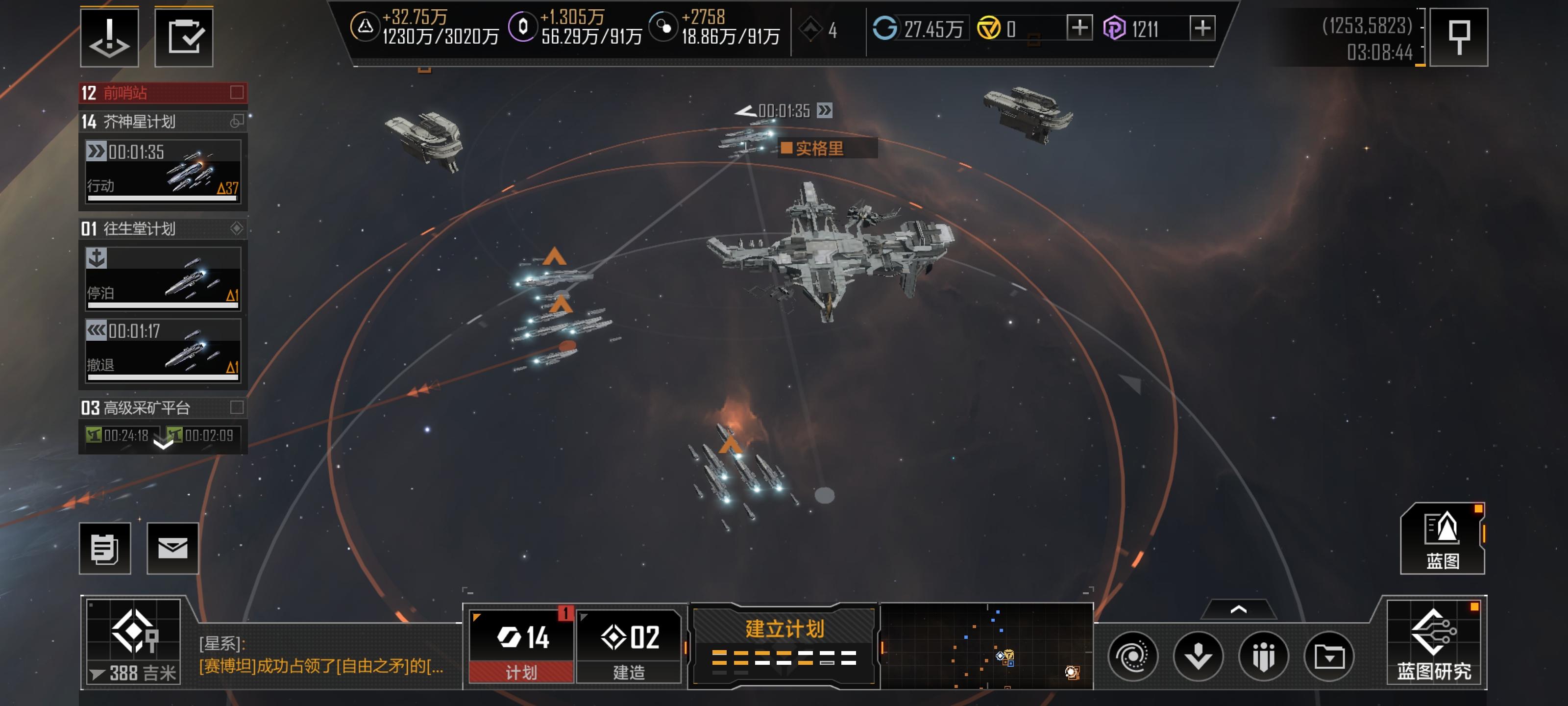
Task: Click the spiral galaxy icon button
Action: click(1133, 656)
